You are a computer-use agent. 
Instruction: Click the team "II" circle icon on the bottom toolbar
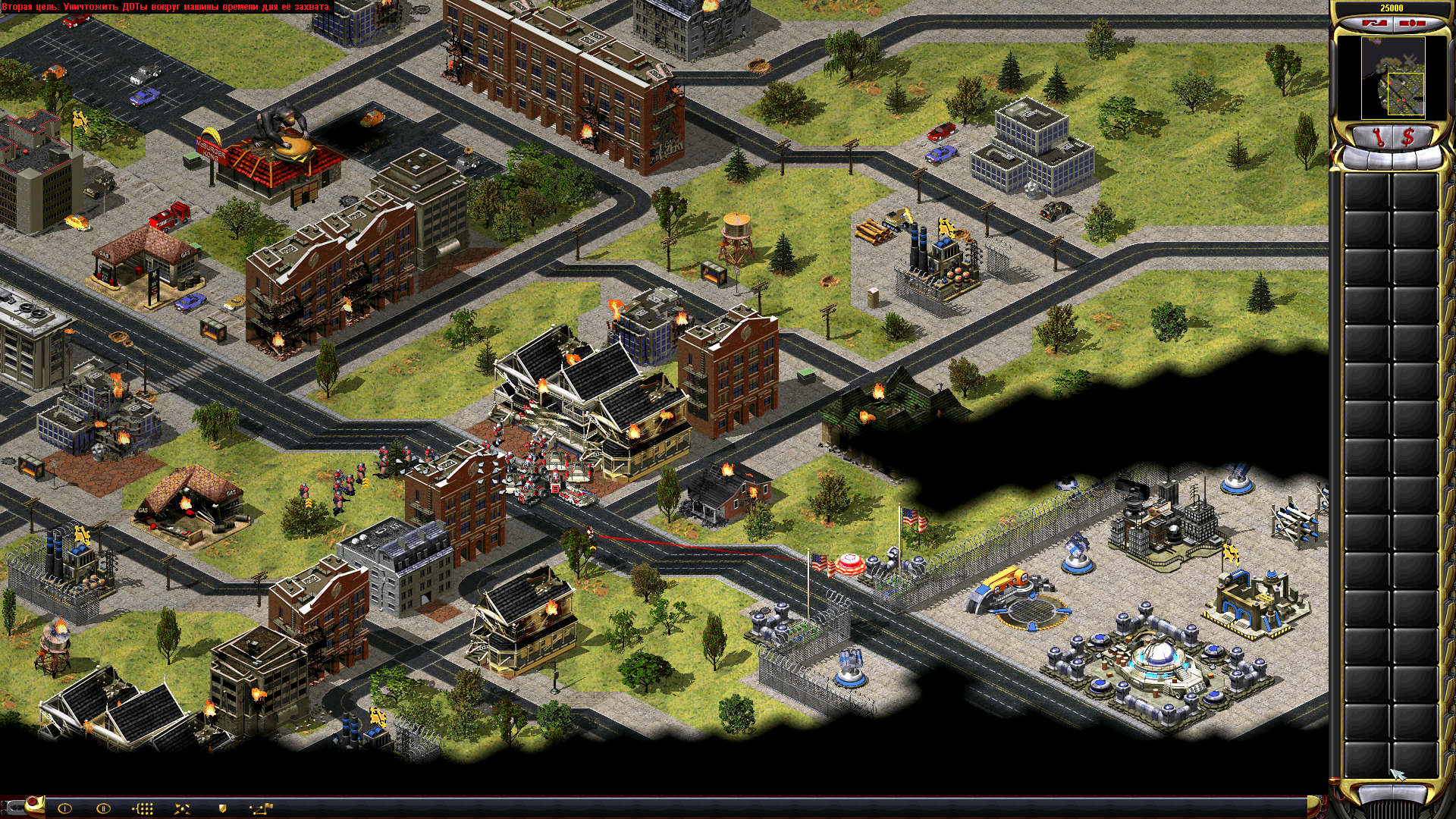(103, 808)
